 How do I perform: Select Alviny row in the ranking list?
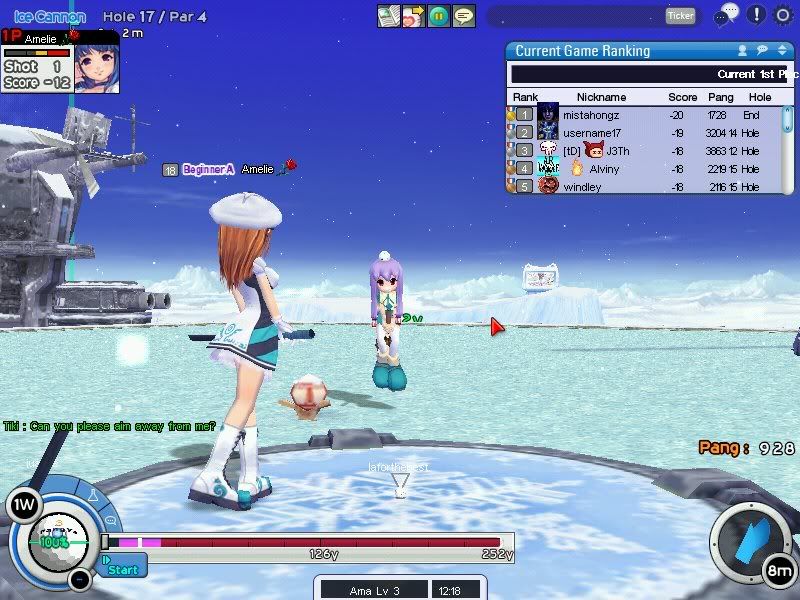click(604, 169)
